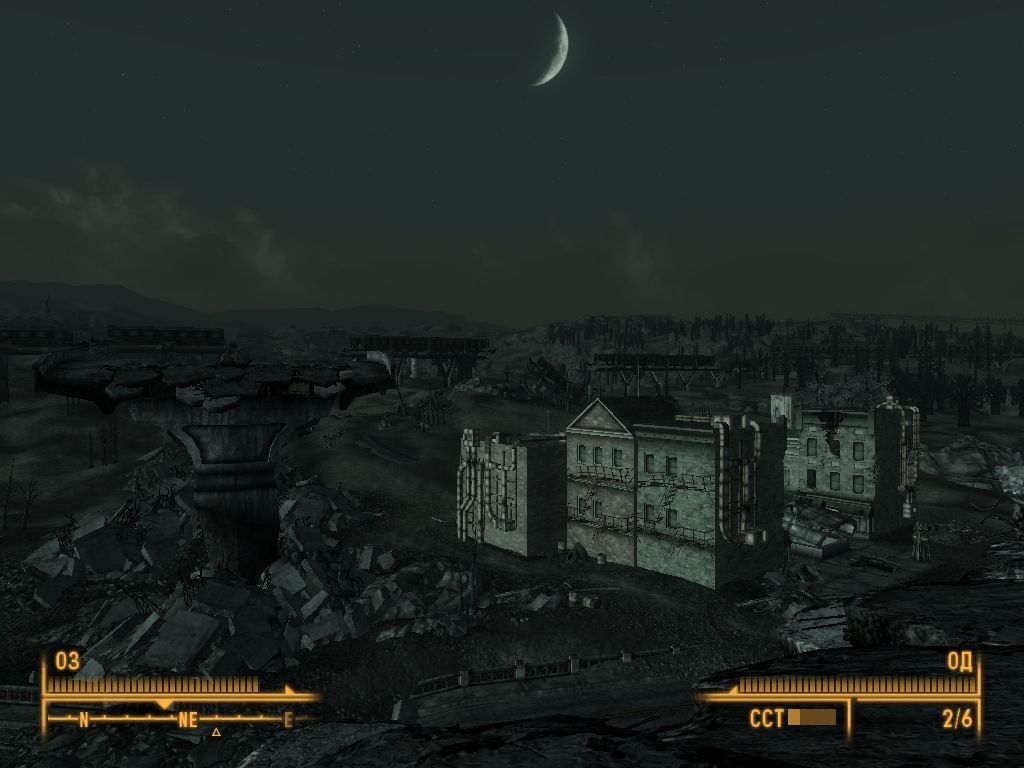Select the triangle marker below the compass
Screen dimensions: 1024x768
point(215,732)
